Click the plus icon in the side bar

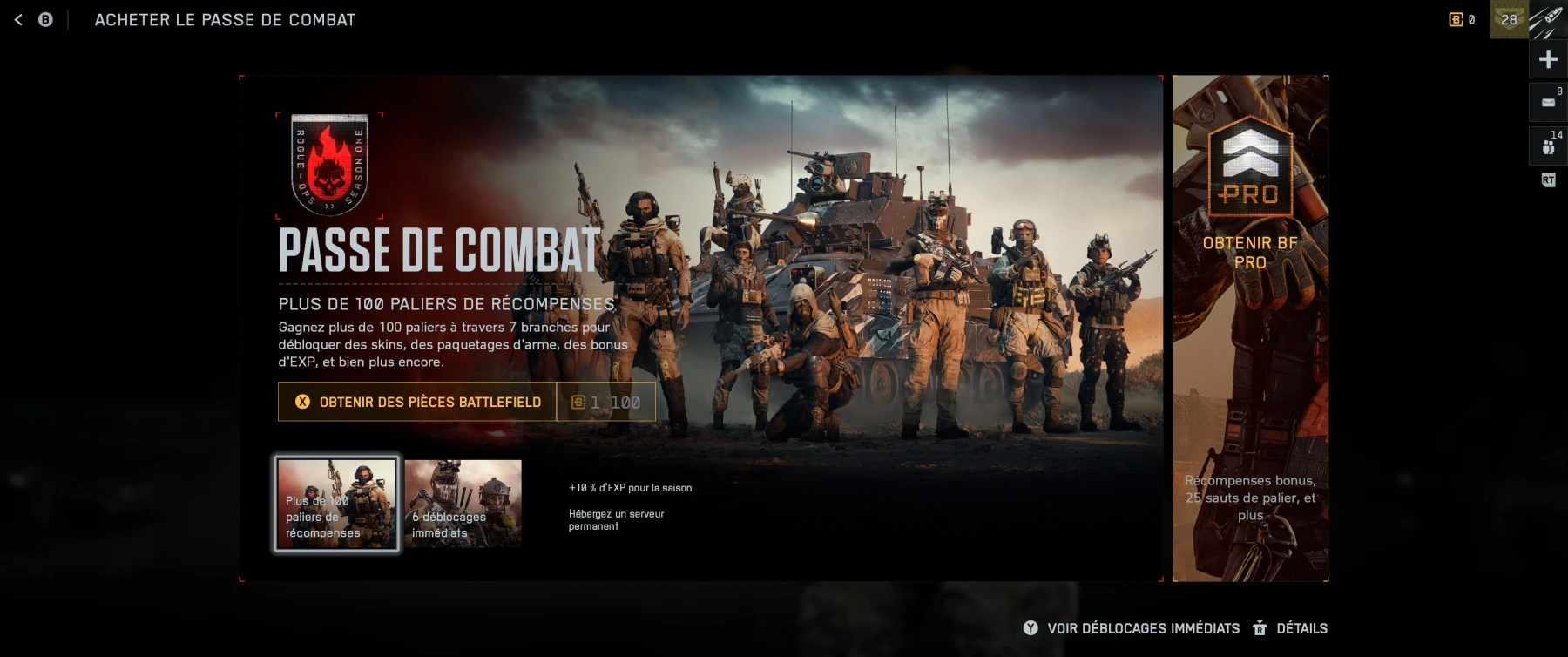coord(1548,59)
